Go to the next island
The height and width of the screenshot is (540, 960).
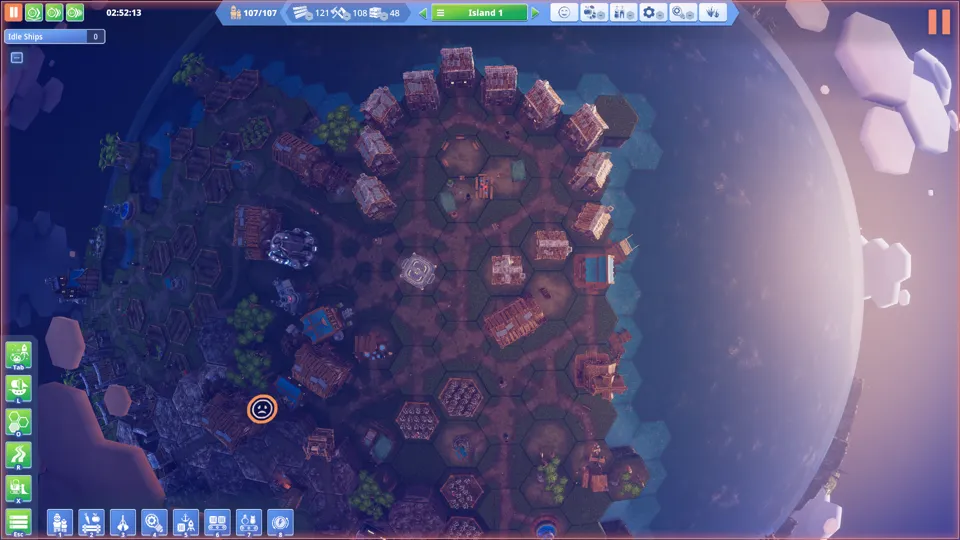tap(536, 13)
